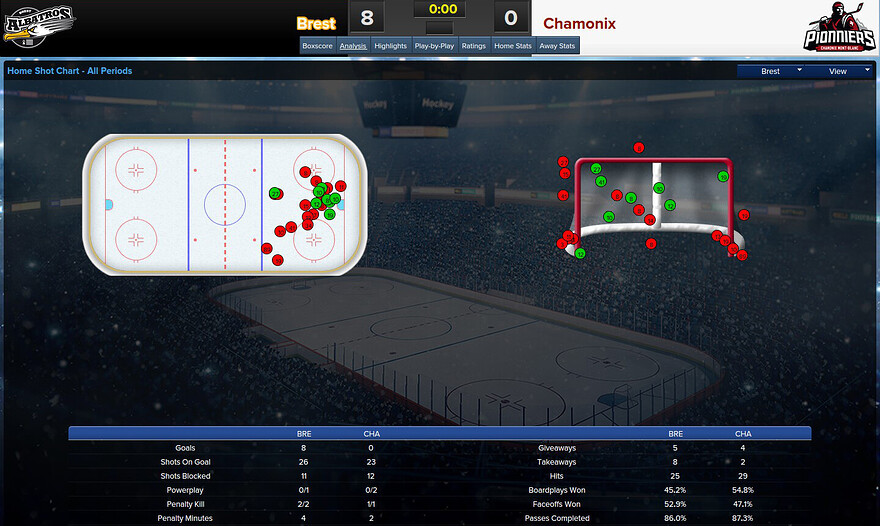Select the Brest team name in scoreboard
This screenshot has width=880, height=526.
[316, 23]
